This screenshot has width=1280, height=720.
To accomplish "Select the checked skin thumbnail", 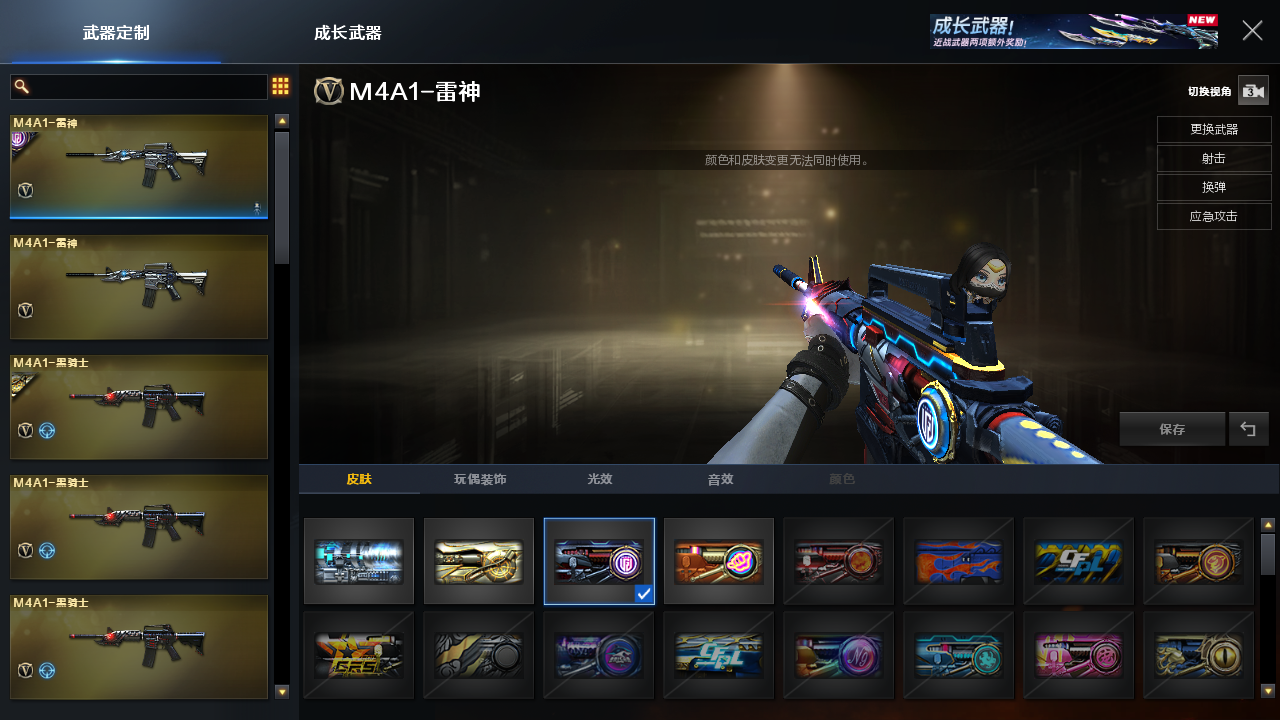I will point(599,561).
